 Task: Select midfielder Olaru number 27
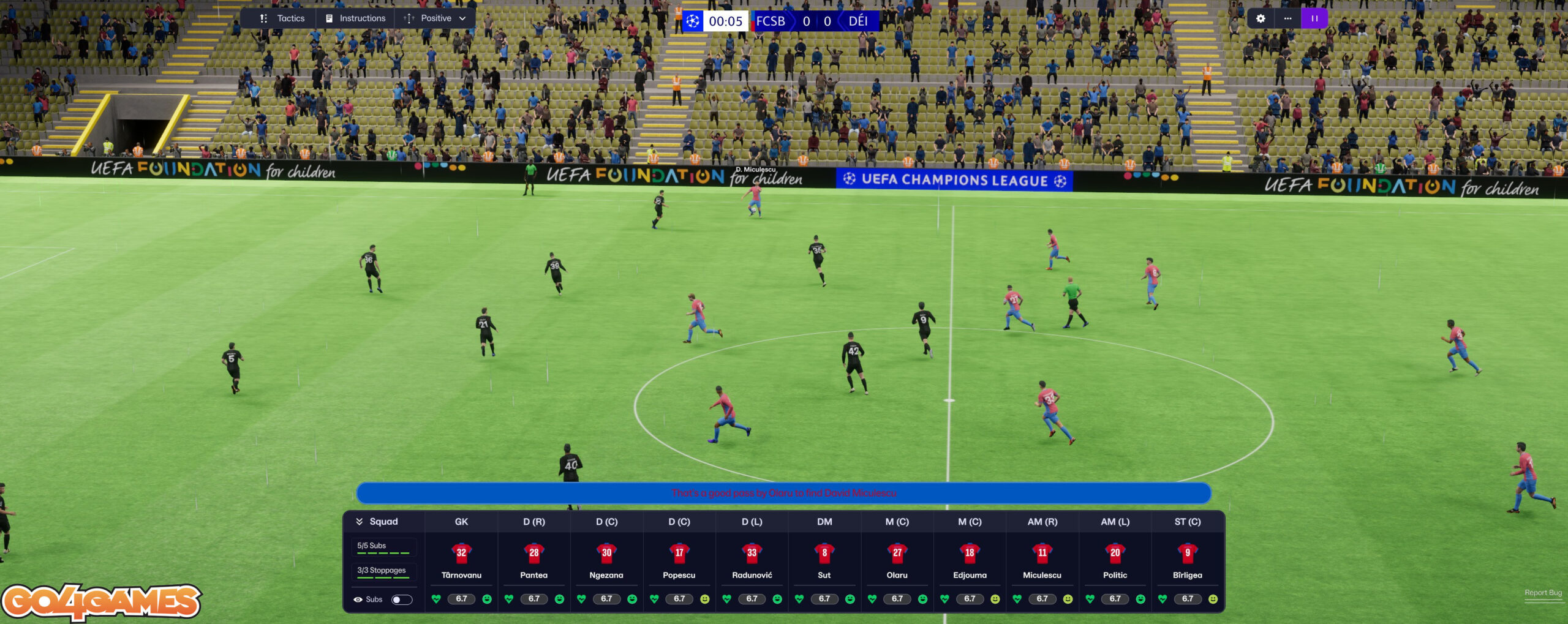[x=897, y=553]
